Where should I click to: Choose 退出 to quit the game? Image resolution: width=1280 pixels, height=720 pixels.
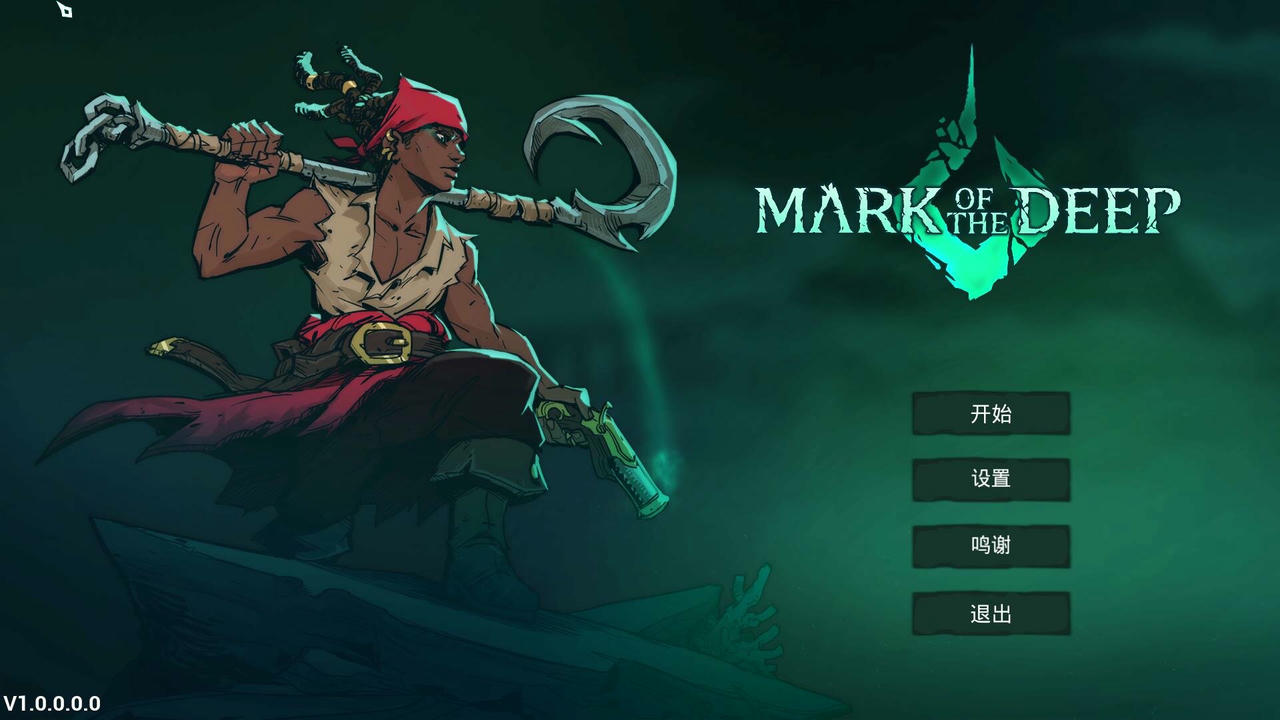pyautogui.click(x=991, y=614)
